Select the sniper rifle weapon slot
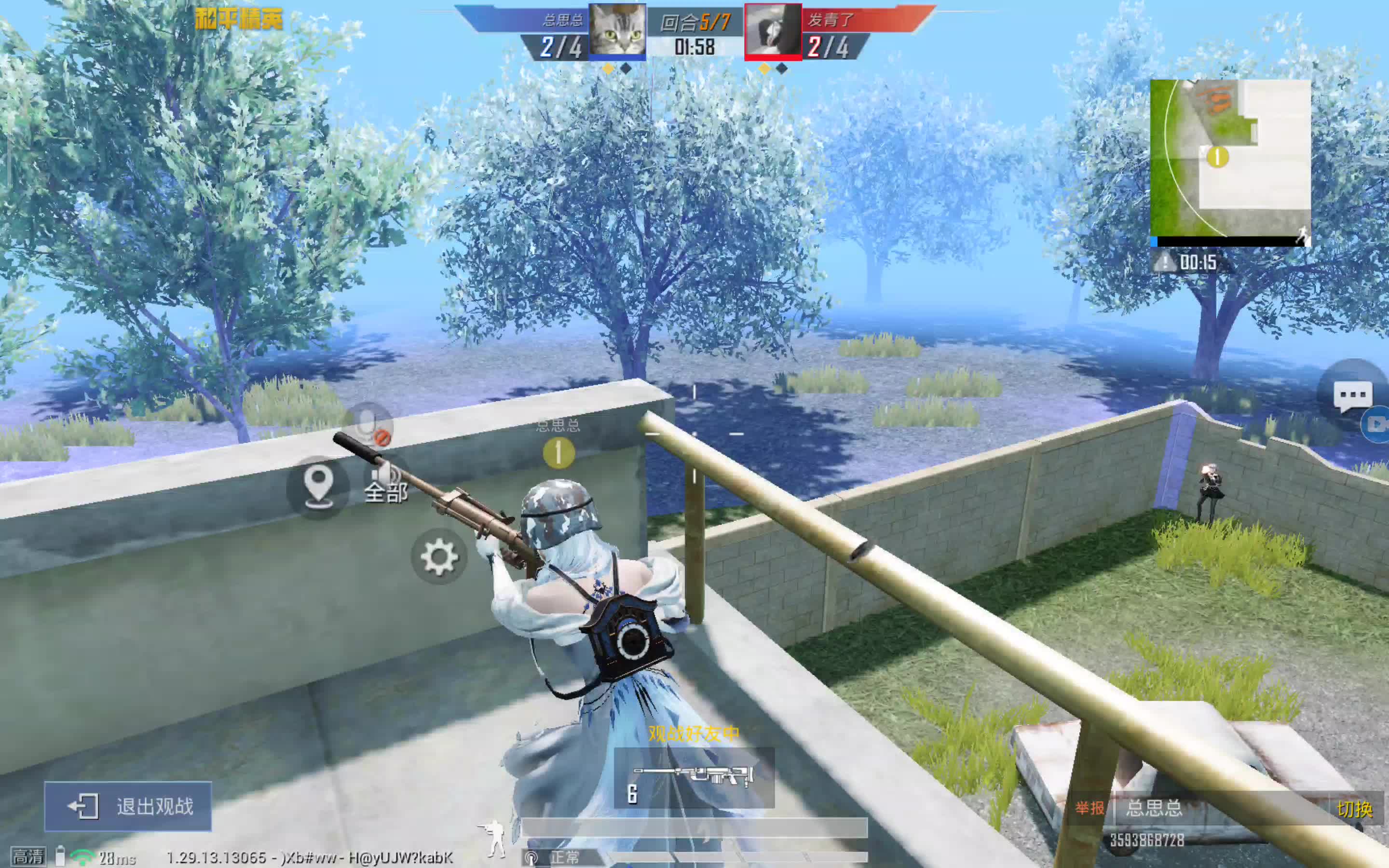 (694, 778)
